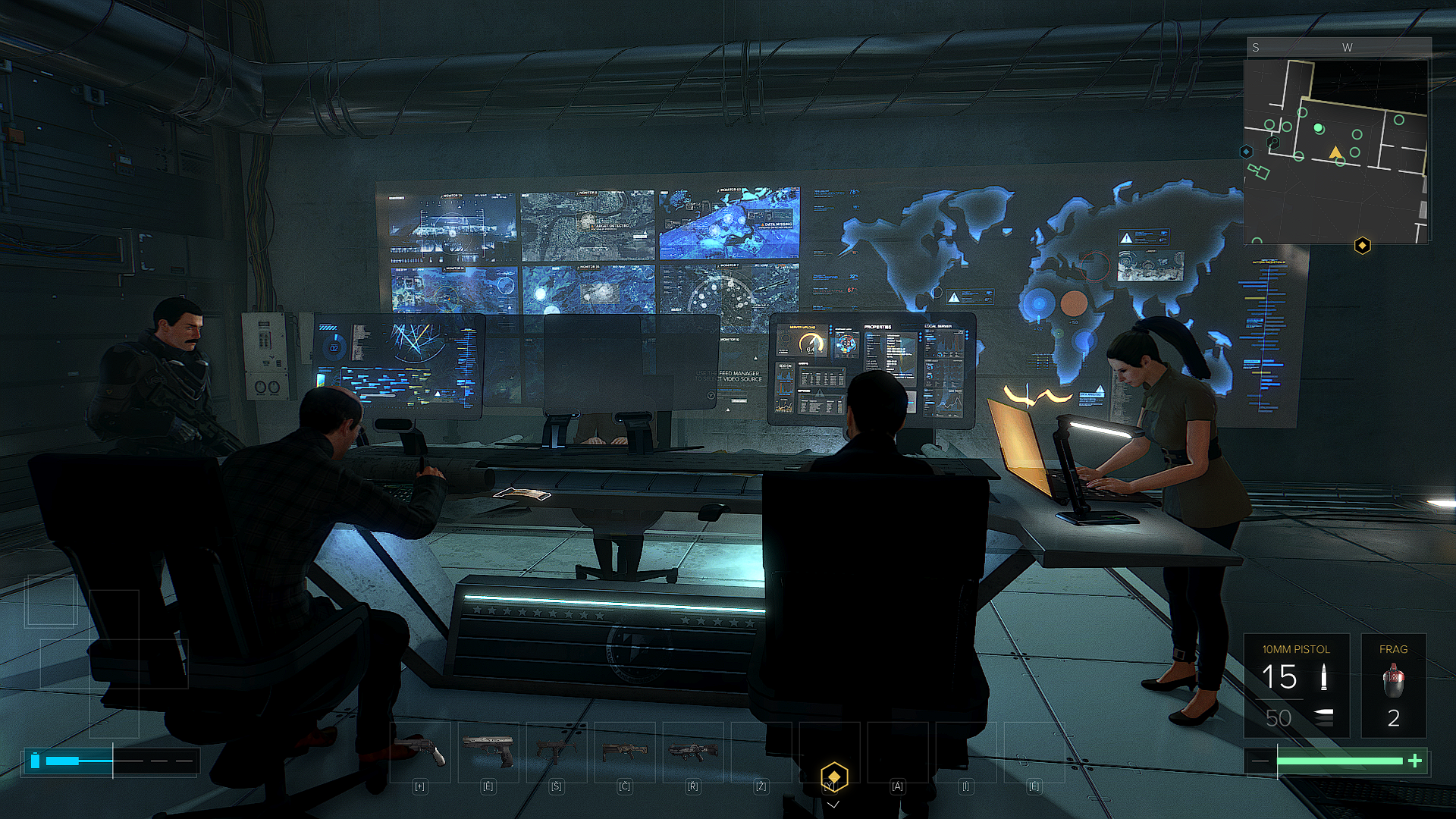Click the yellow hexagon objective waypoint above the hotbar
This screenshot has height=819, width=1456.
(x=833, y=777)
